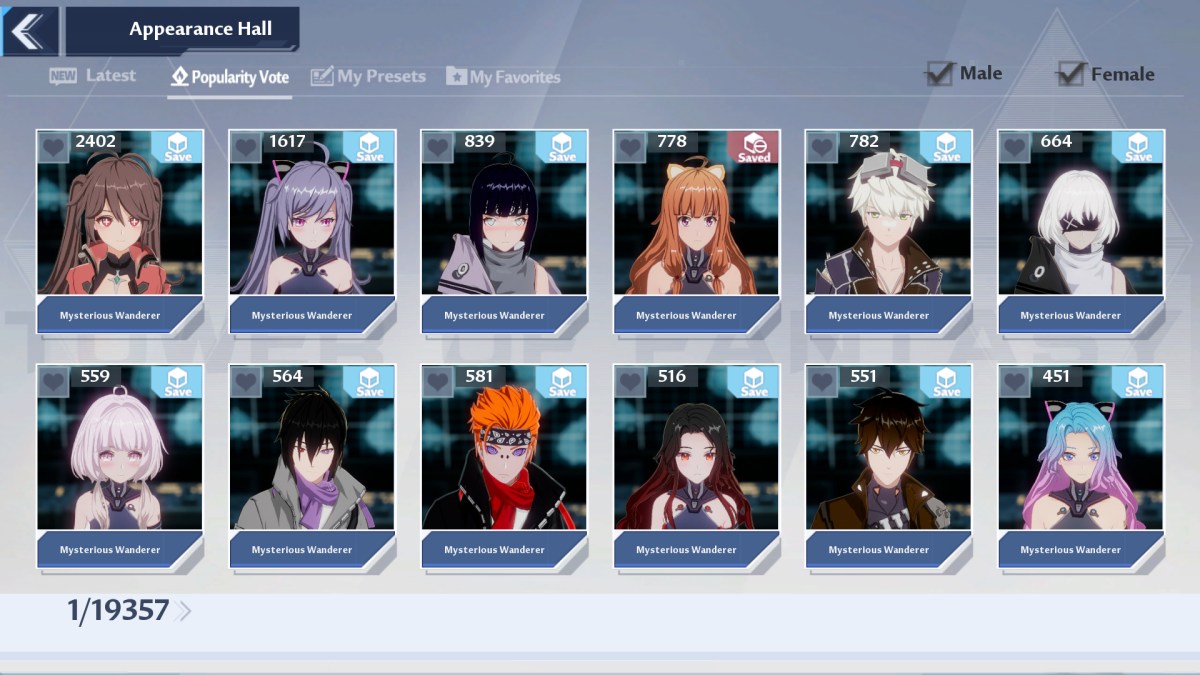Go back using the arrow button

[x=28, y=30]
